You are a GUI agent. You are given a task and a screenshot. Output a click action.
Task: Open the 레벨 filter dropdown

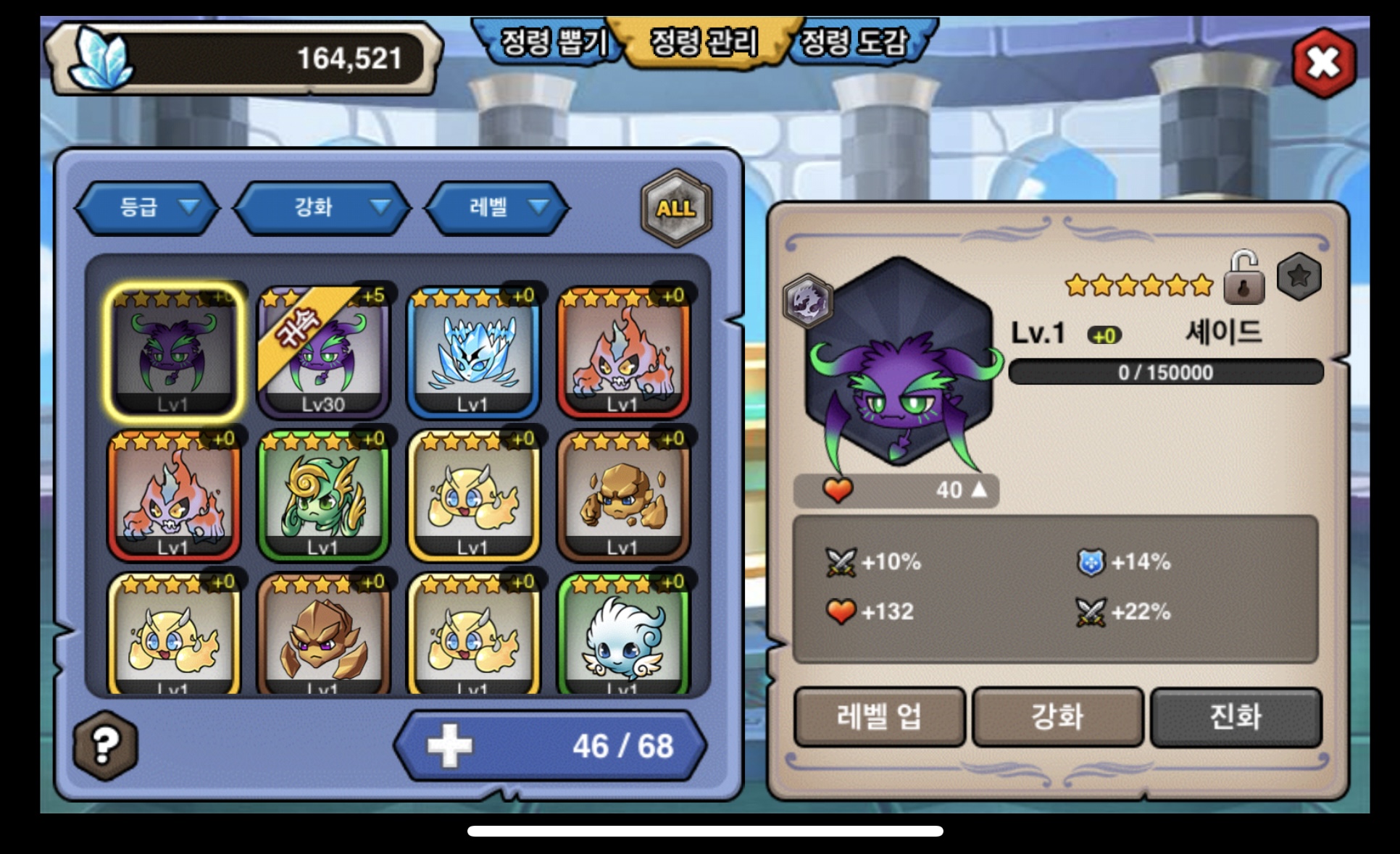click(498, 208)
